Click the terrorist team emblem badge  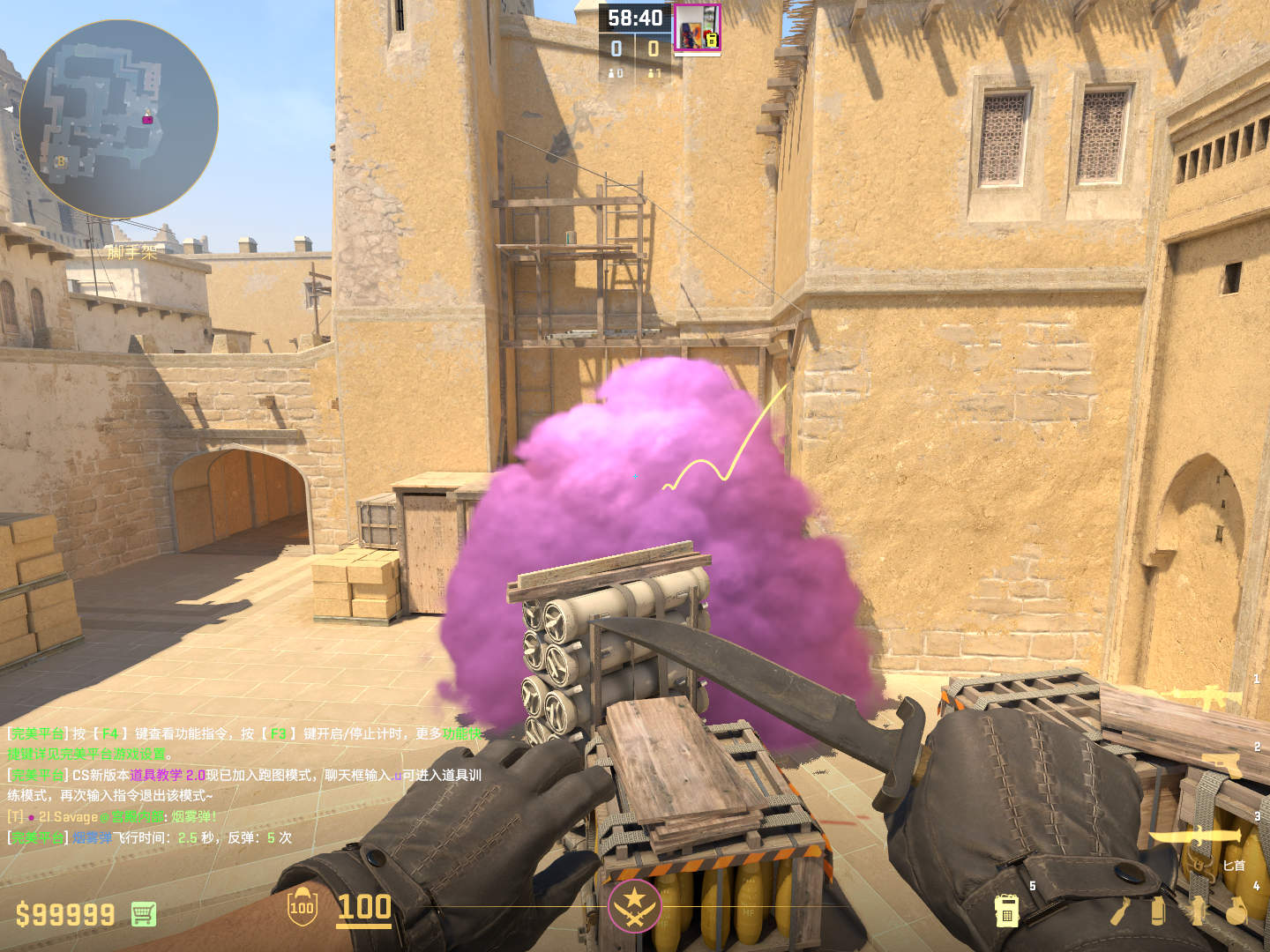point(634,906)
